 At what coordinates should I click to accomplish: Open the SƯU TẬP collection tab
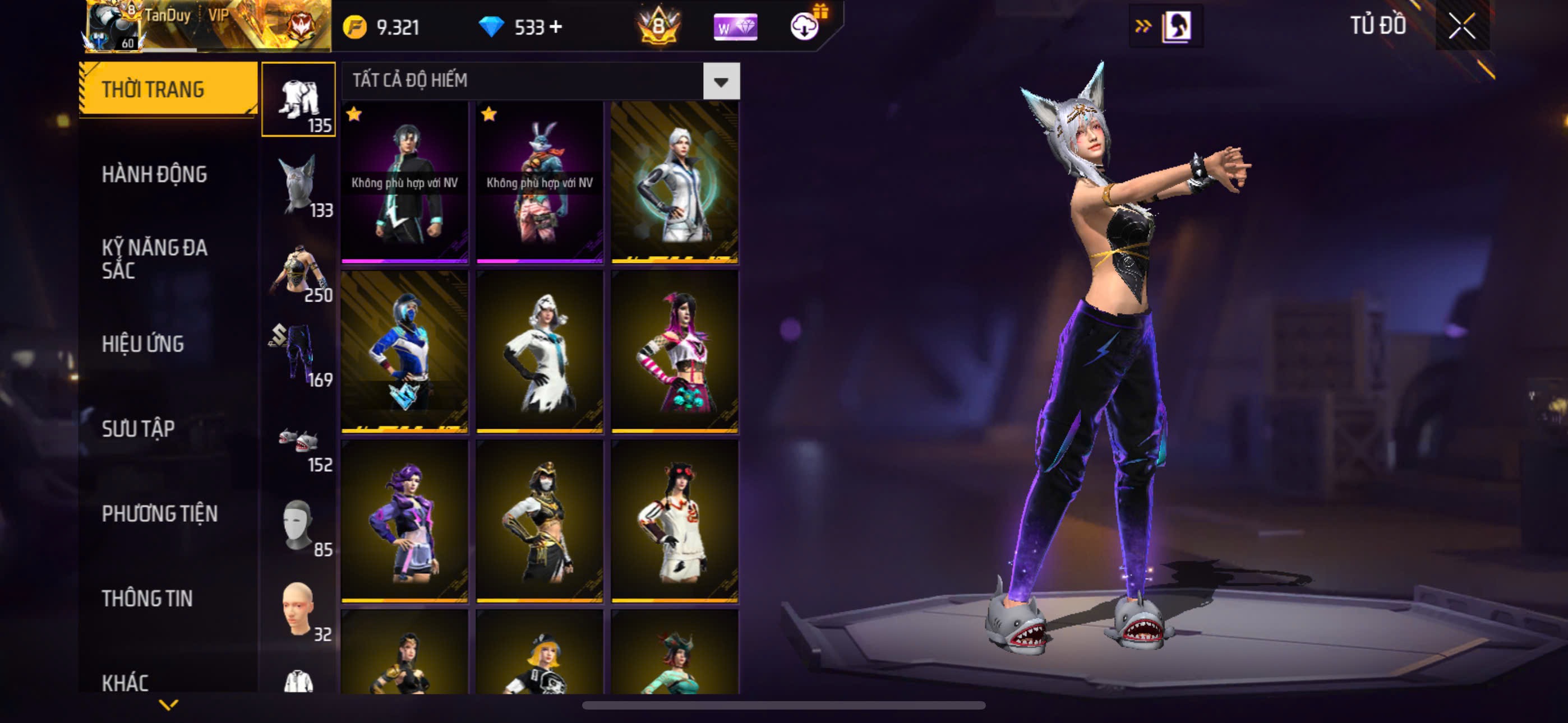pyautogui.click(x=138, y=428)
